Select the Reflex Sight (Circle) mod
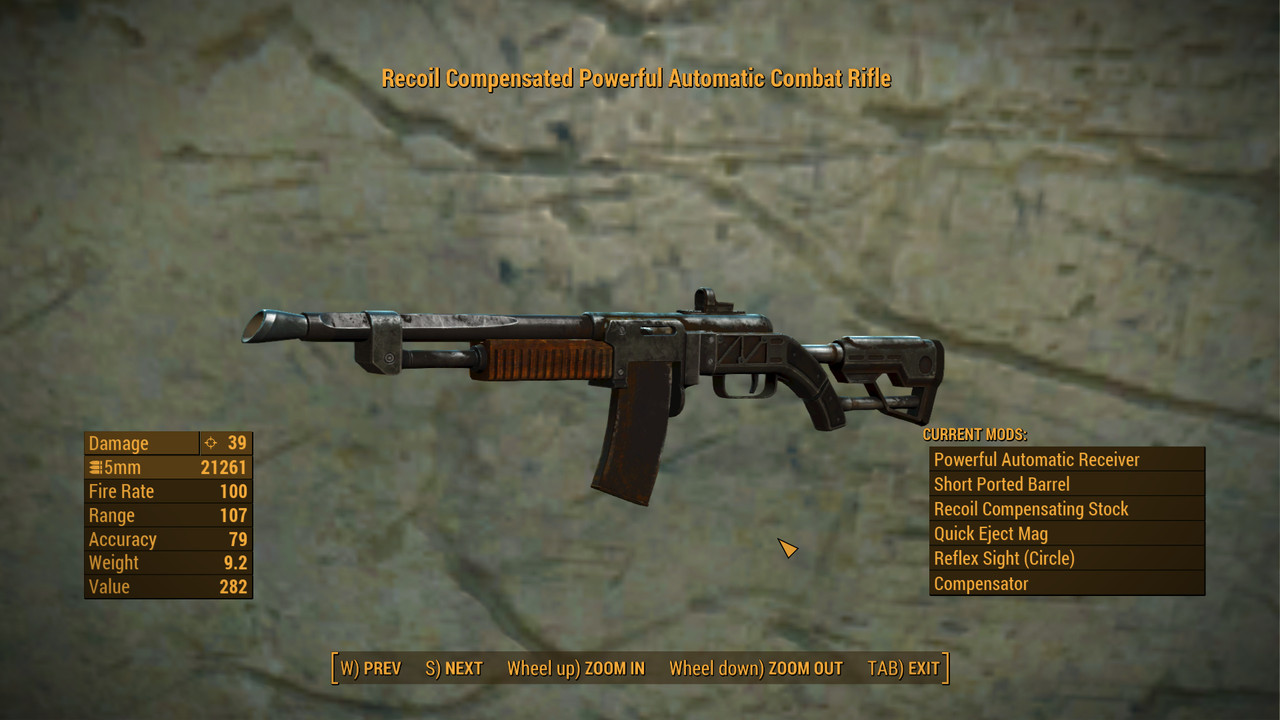This screenshot has width=1280, height=720. [x=1066, y=559]
